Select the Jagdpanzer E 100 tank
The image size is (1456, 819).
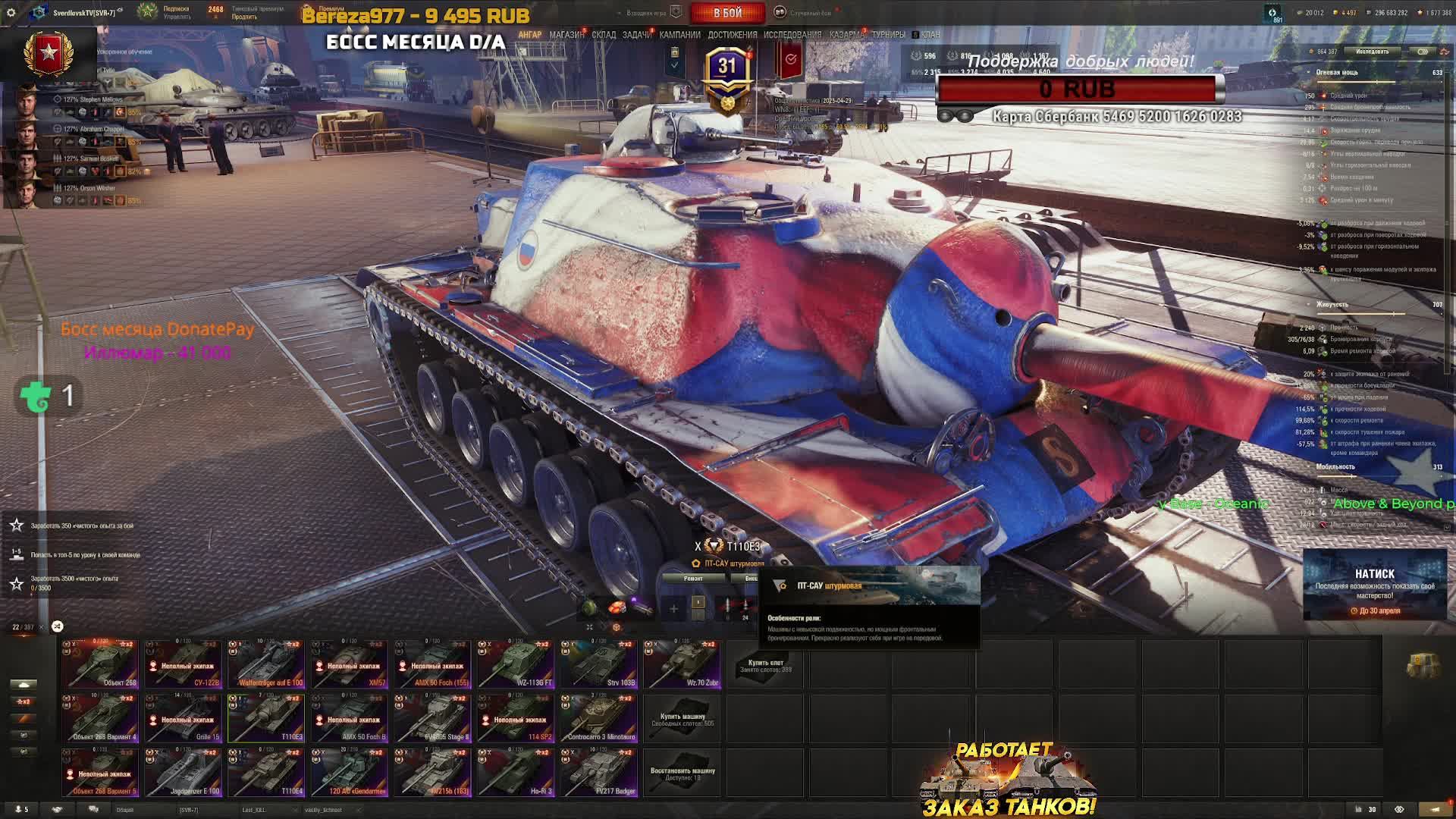tap(183, 773)
